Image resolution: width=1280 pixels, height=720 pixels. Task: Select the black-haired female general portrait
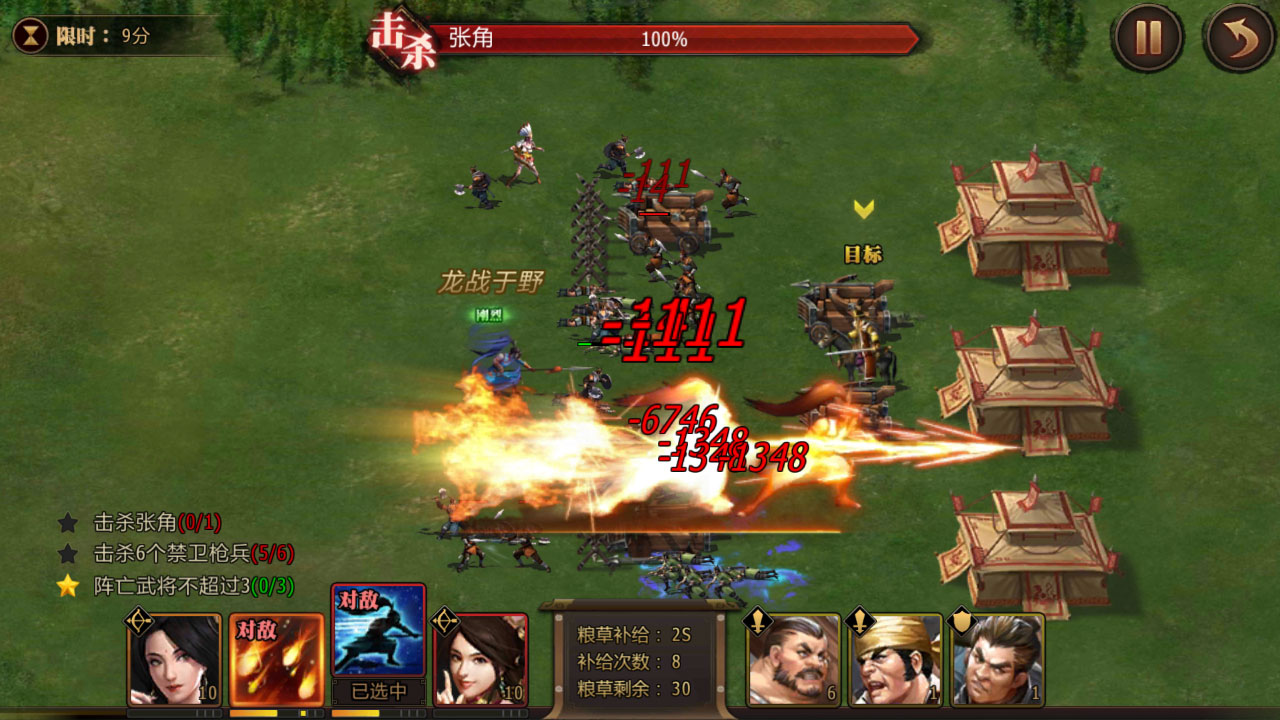[175, 660]
